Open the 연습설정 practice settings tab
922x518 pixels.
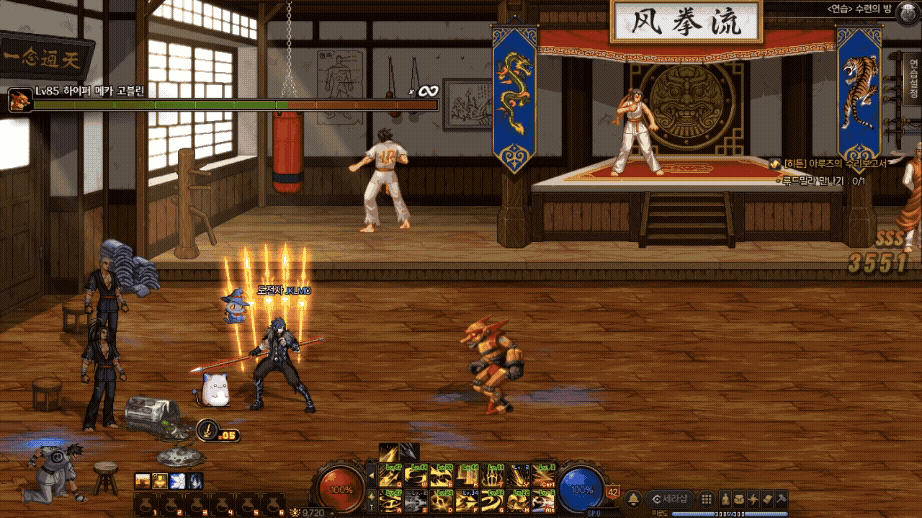(912, 78)
